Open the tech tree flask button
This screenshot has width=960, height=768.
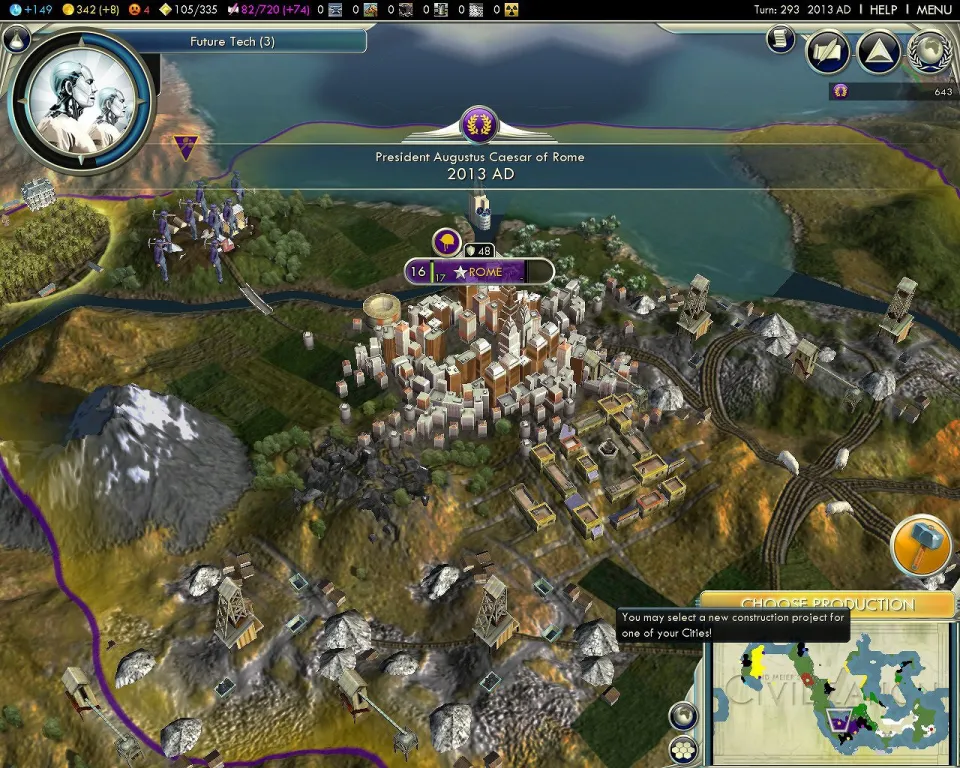coord(15,40)
